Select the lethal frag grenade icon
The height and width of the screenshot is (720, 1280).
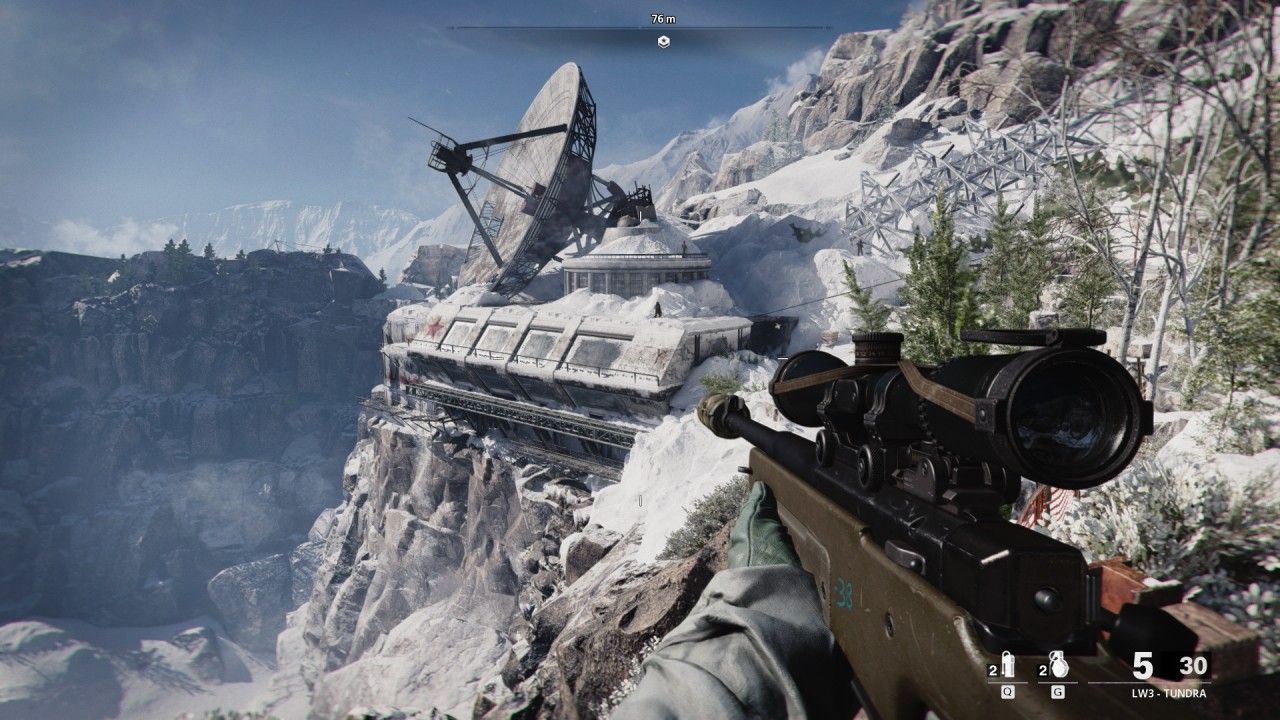click(x=1056, y=665)
